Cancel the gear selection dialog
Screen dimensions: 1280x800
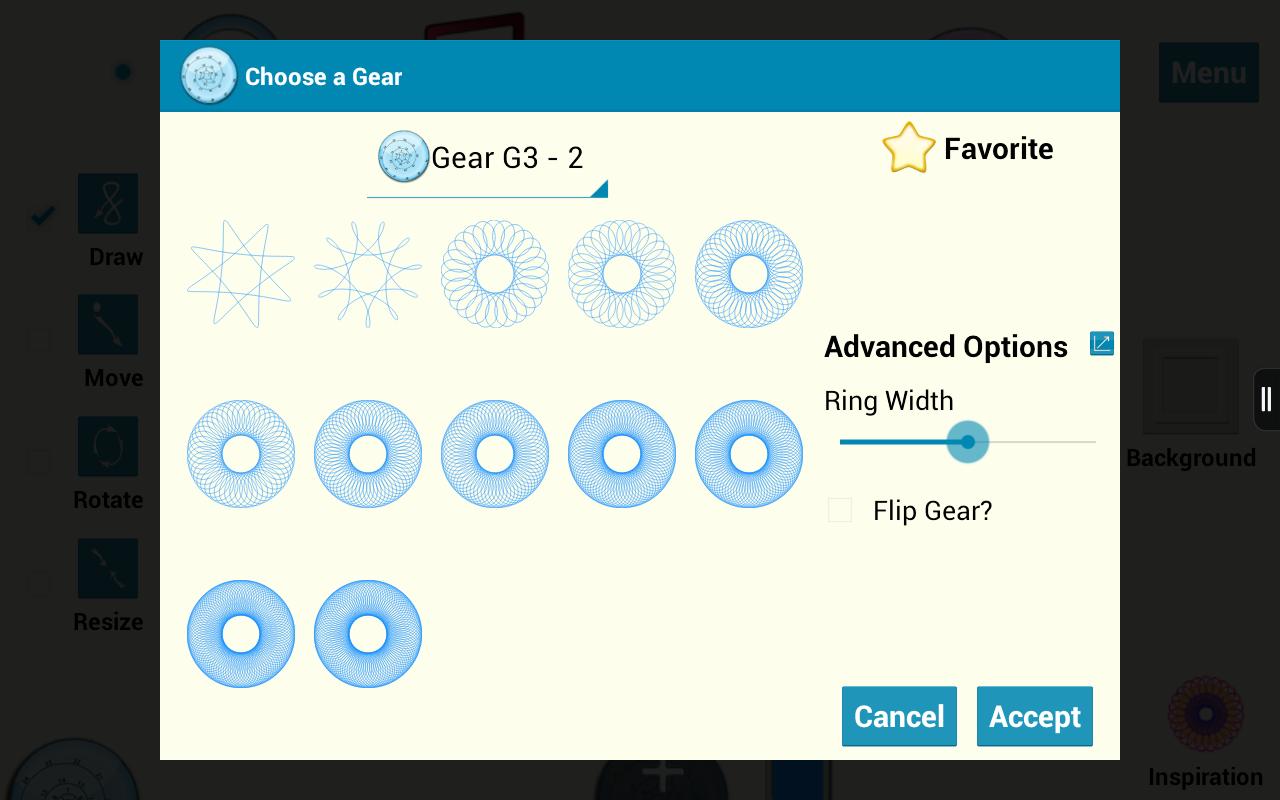pyautogui.click(x=898, y=716)
